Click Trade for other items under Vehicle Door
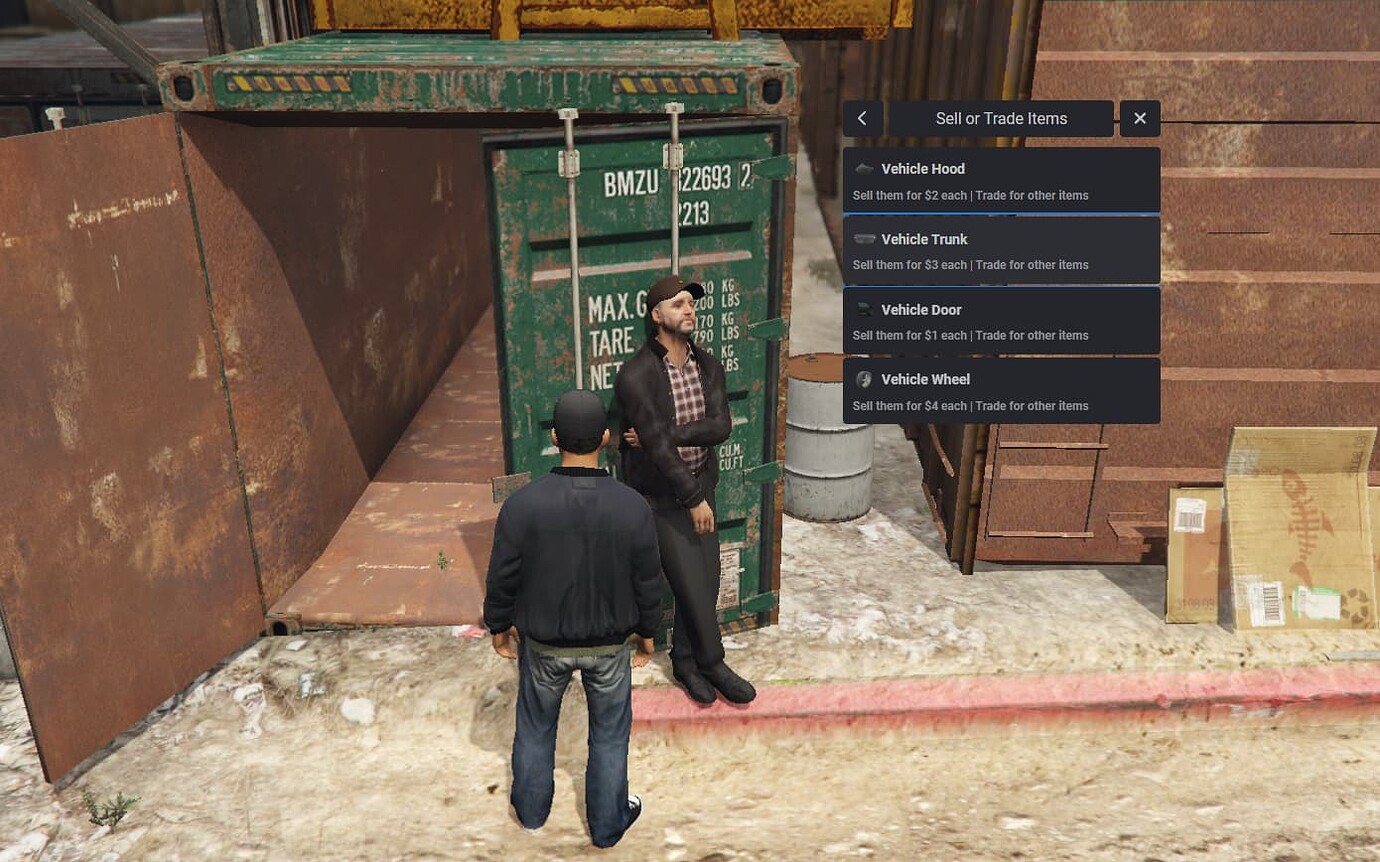Viewport: 1380px width, 862px height. (x=1033, y=335)
